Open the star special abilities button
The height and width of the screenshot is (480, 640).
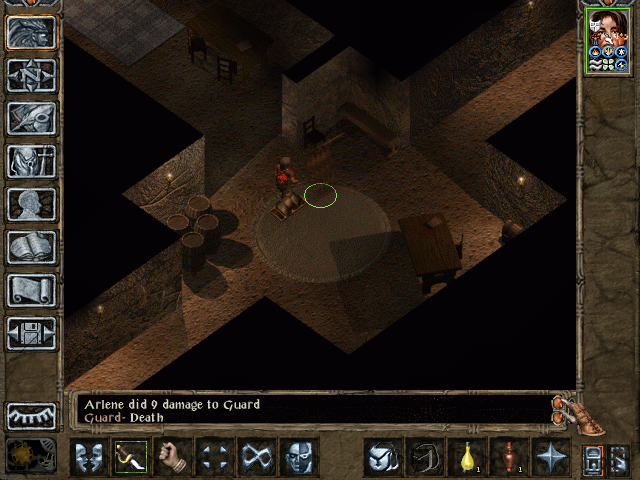tap(551, 457)
